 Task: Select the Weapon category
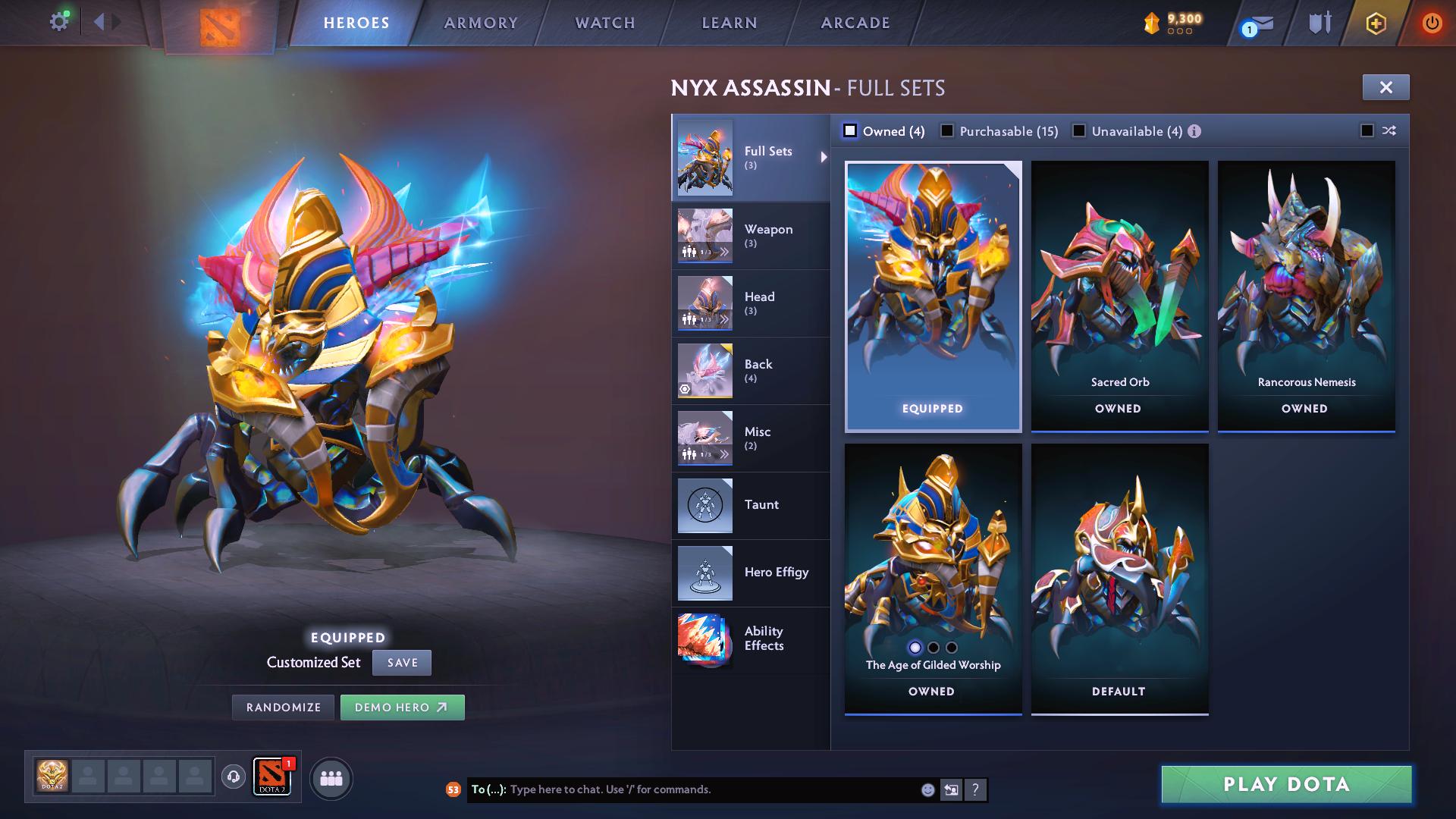point(750,235)
